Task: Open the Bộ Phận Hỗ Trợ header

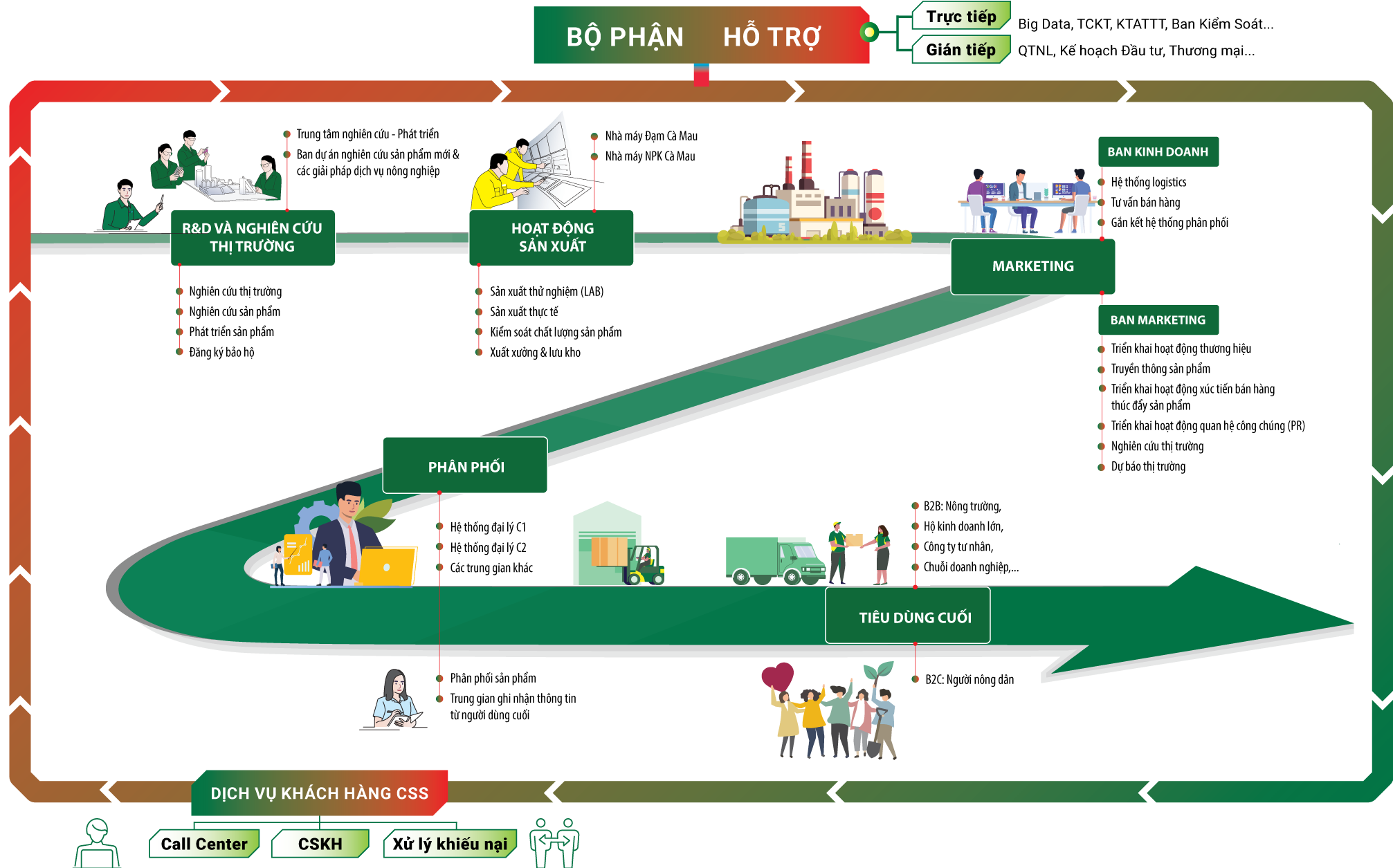Action: pos(700,36)
